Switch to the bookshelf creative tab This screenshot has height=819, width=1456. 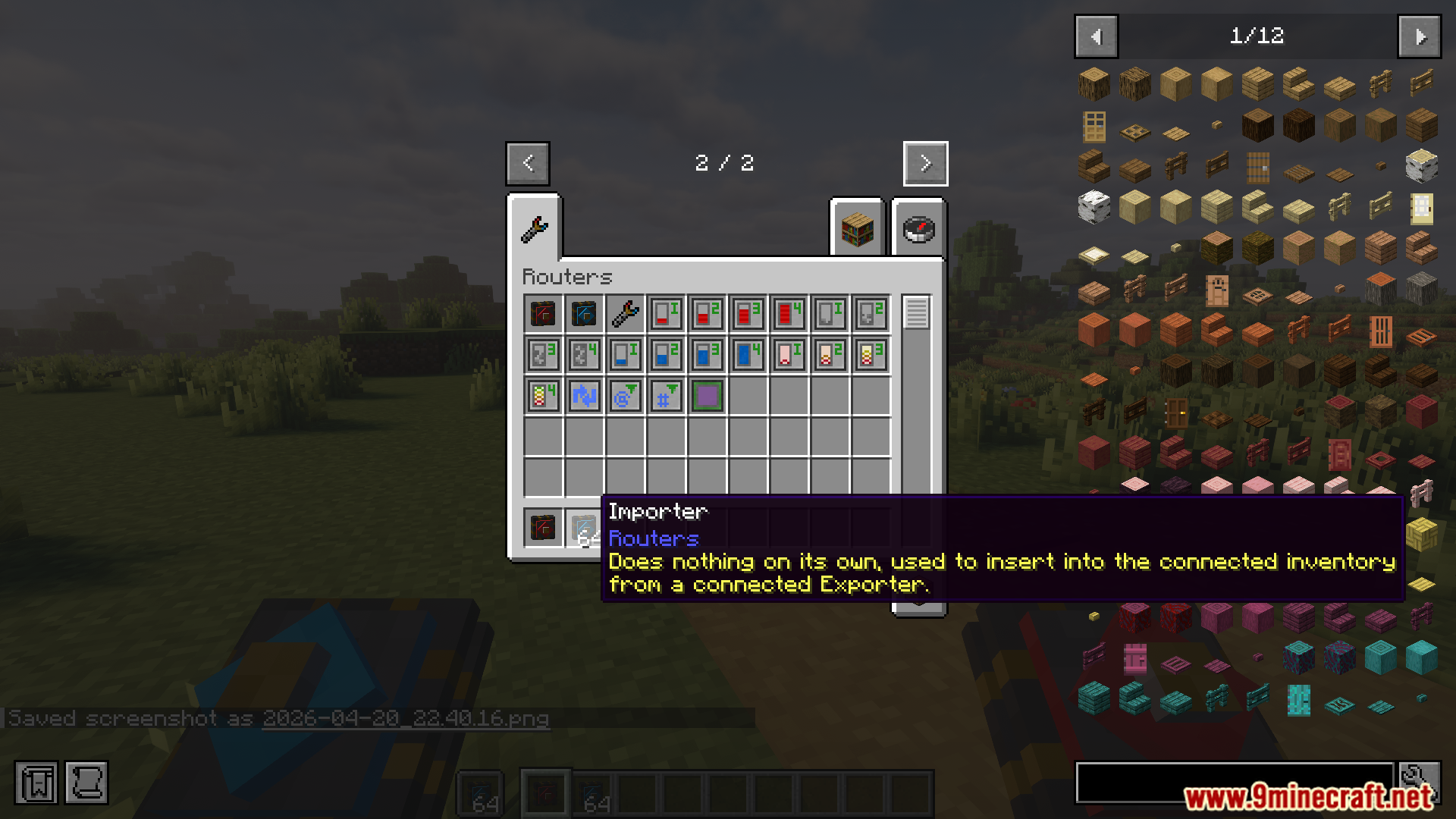(x=856, y=231)
